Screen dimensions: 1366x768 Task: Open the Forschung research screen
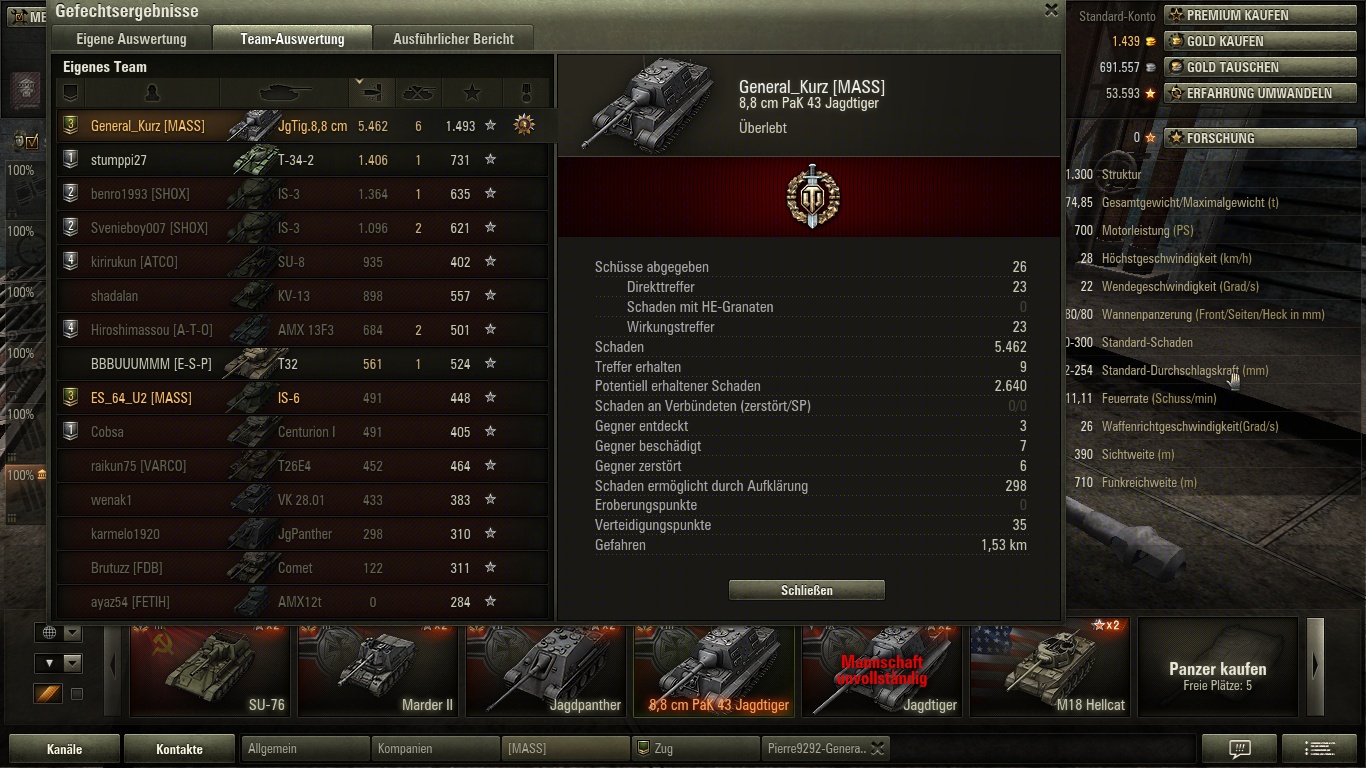(x=1219, y=138)
